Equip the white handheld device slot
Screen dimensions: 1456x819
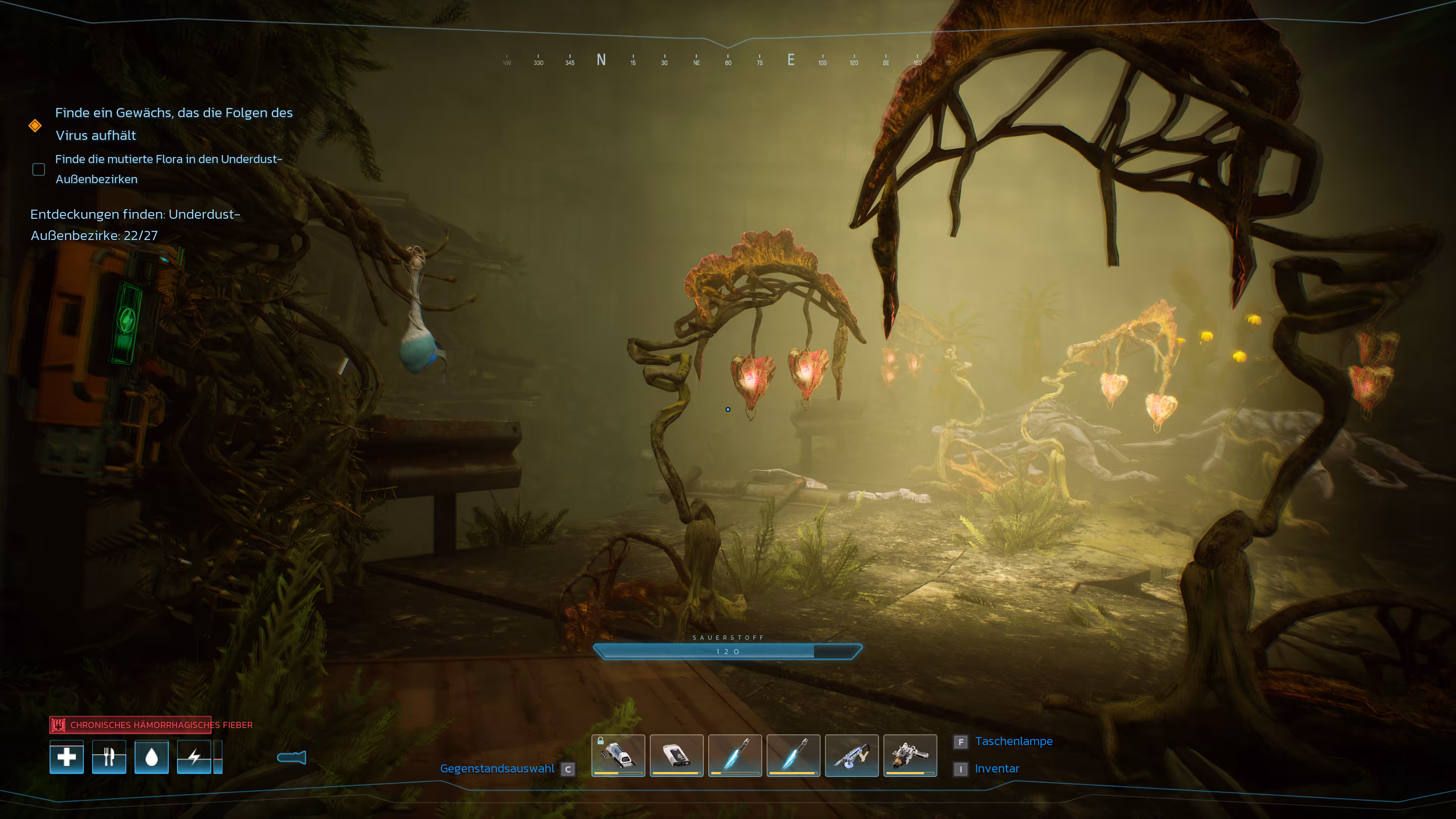pos(676,756)
